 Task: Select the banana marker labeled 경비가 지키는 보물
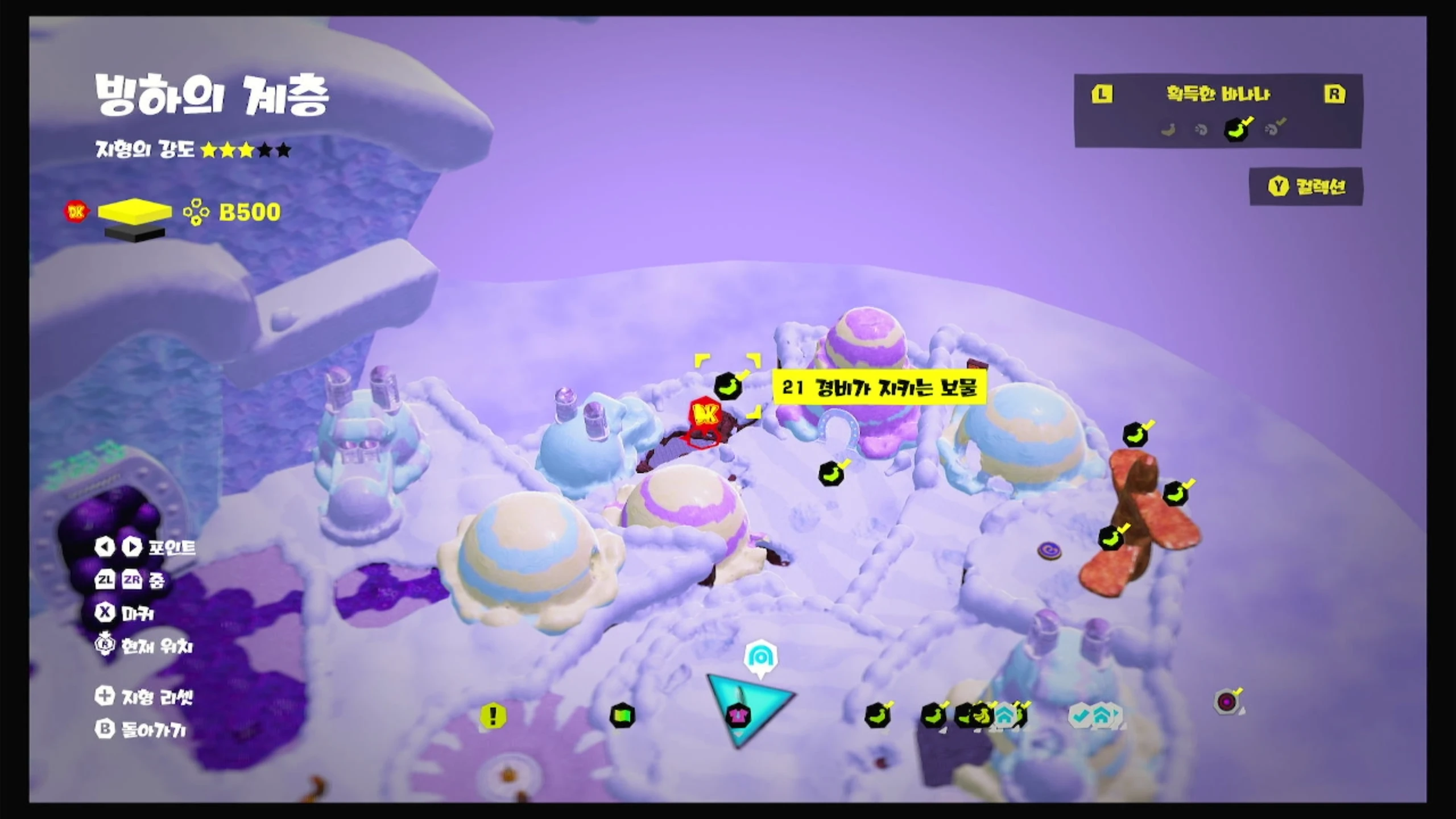[x=728, y=387]
